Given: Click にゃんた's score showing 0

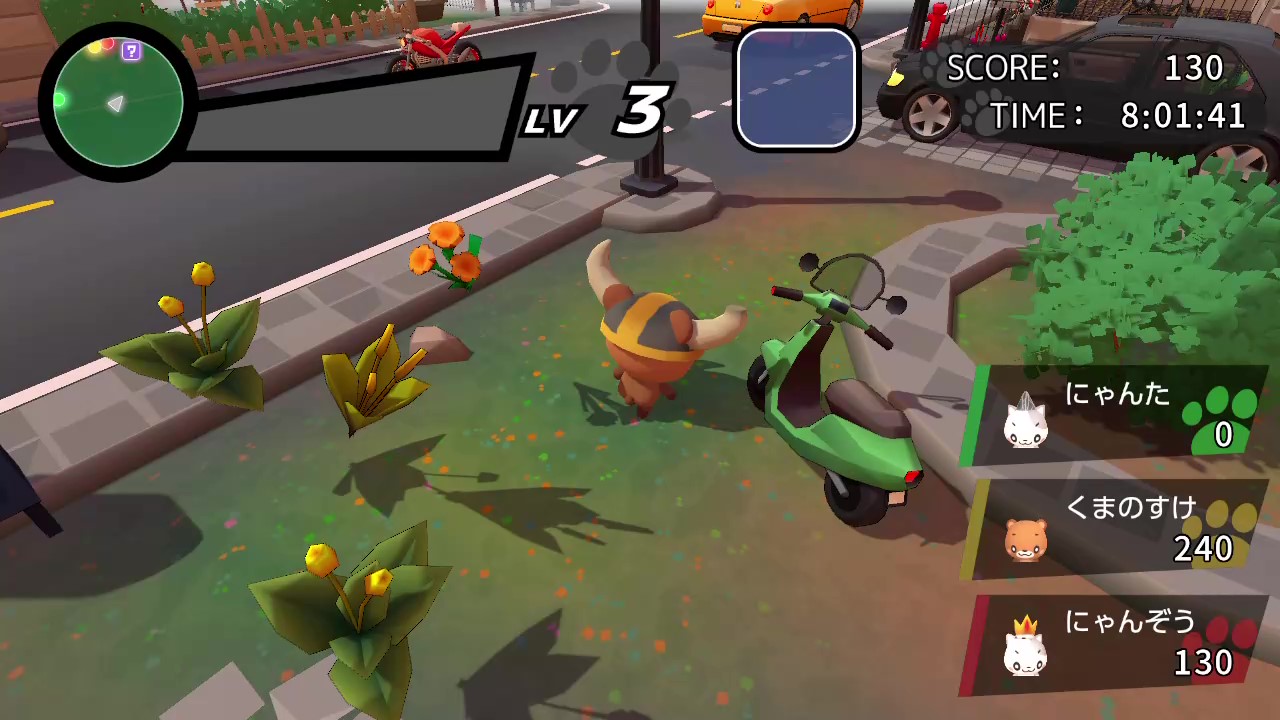Looking at the screenshot, I should (1222, 435).
